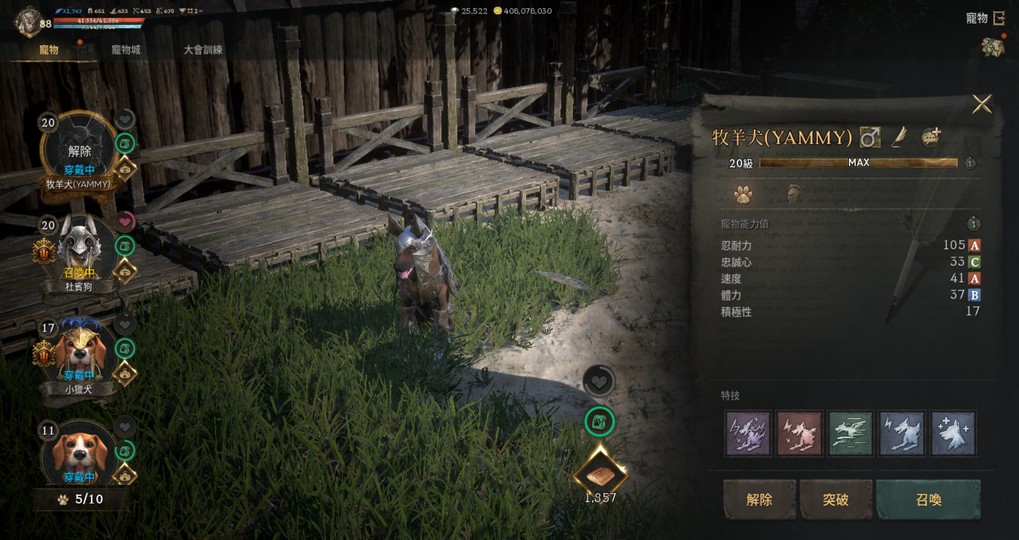Open the 大會訓練 tab

[203, 49]
